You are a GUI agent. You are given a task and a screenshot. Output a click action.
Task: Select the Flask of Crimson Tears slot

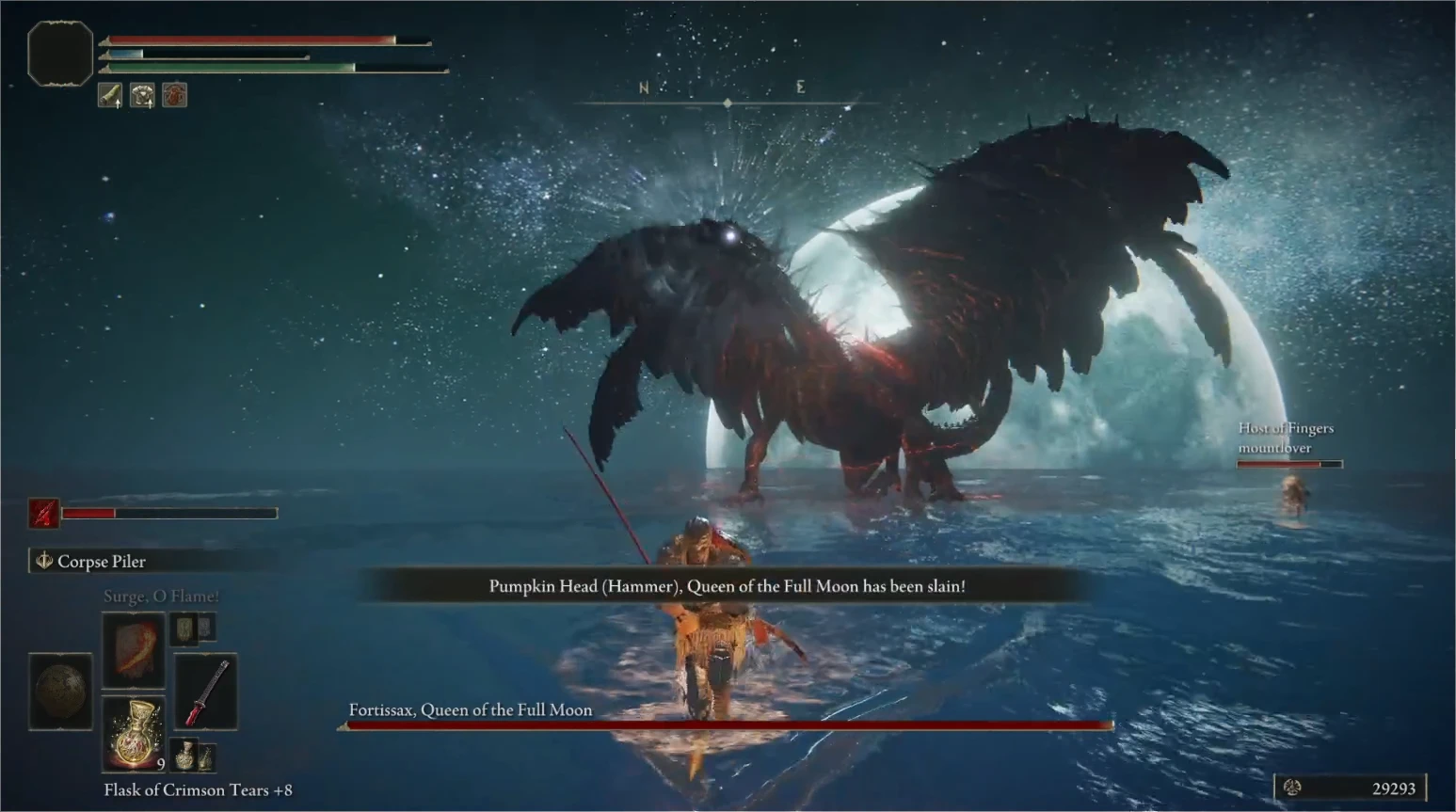134,734
